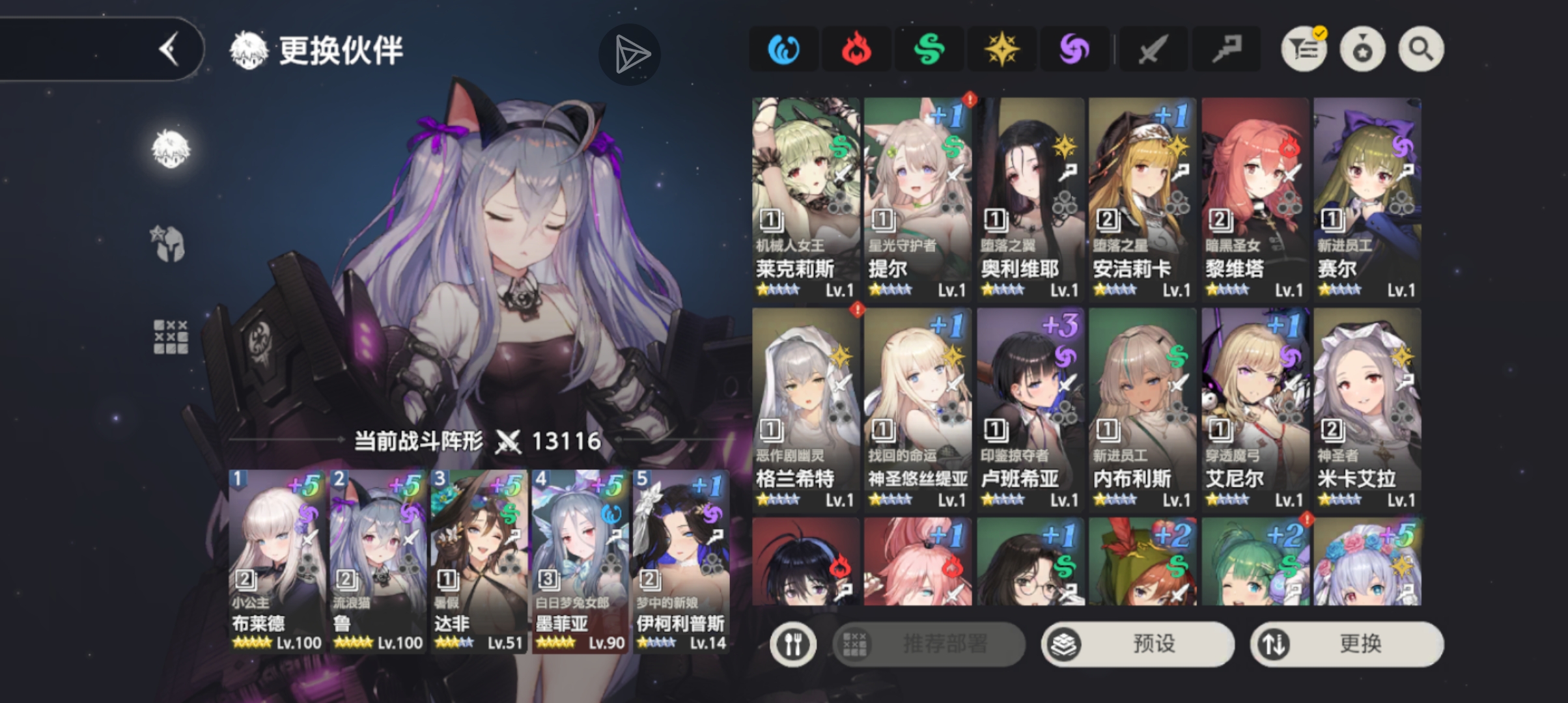Switch to the yellow light element filter tab

pyautogui.click(x=1002, y=48)
